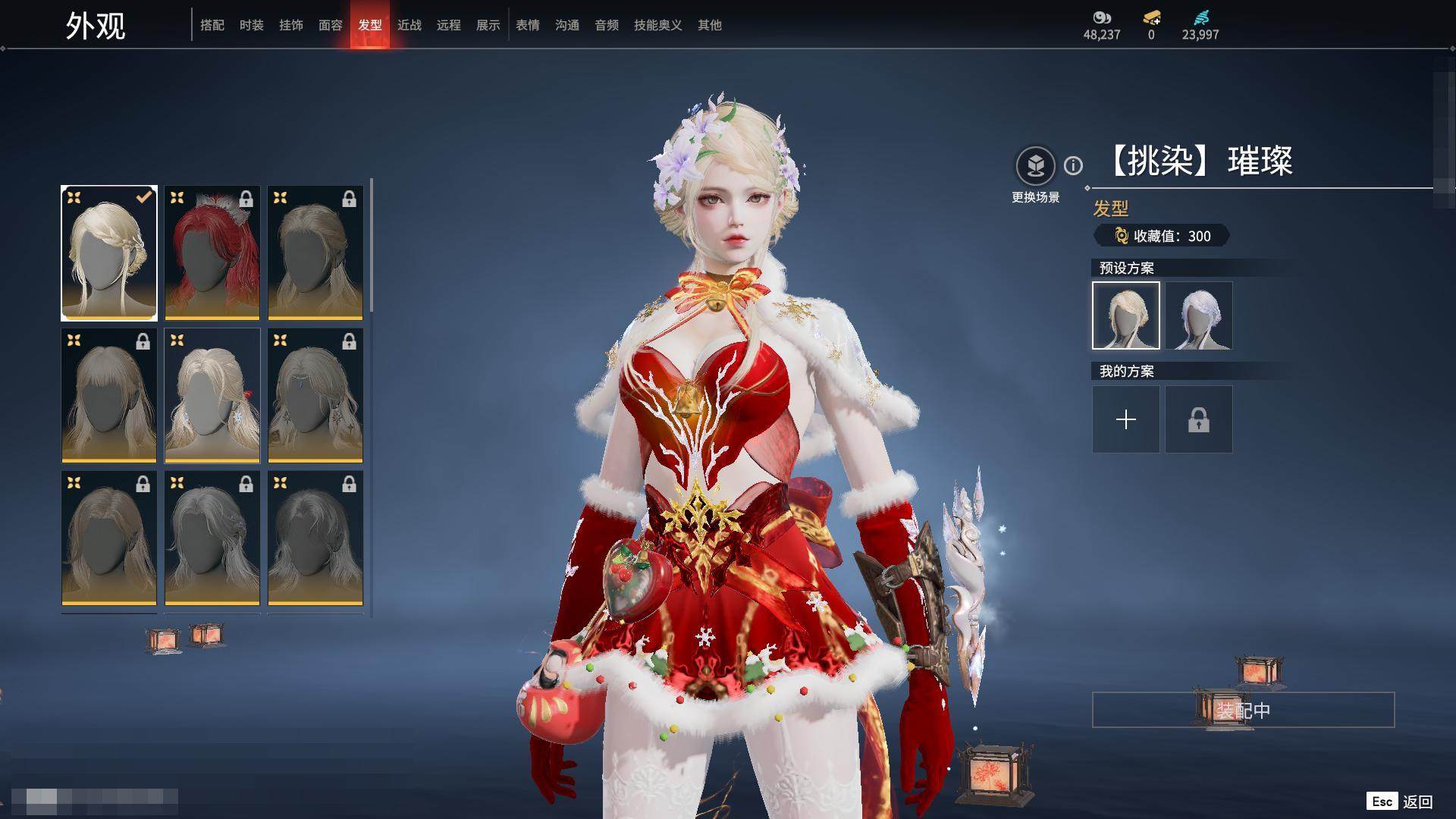Switch to the 远程 ranged tab

tap(448, 25)
